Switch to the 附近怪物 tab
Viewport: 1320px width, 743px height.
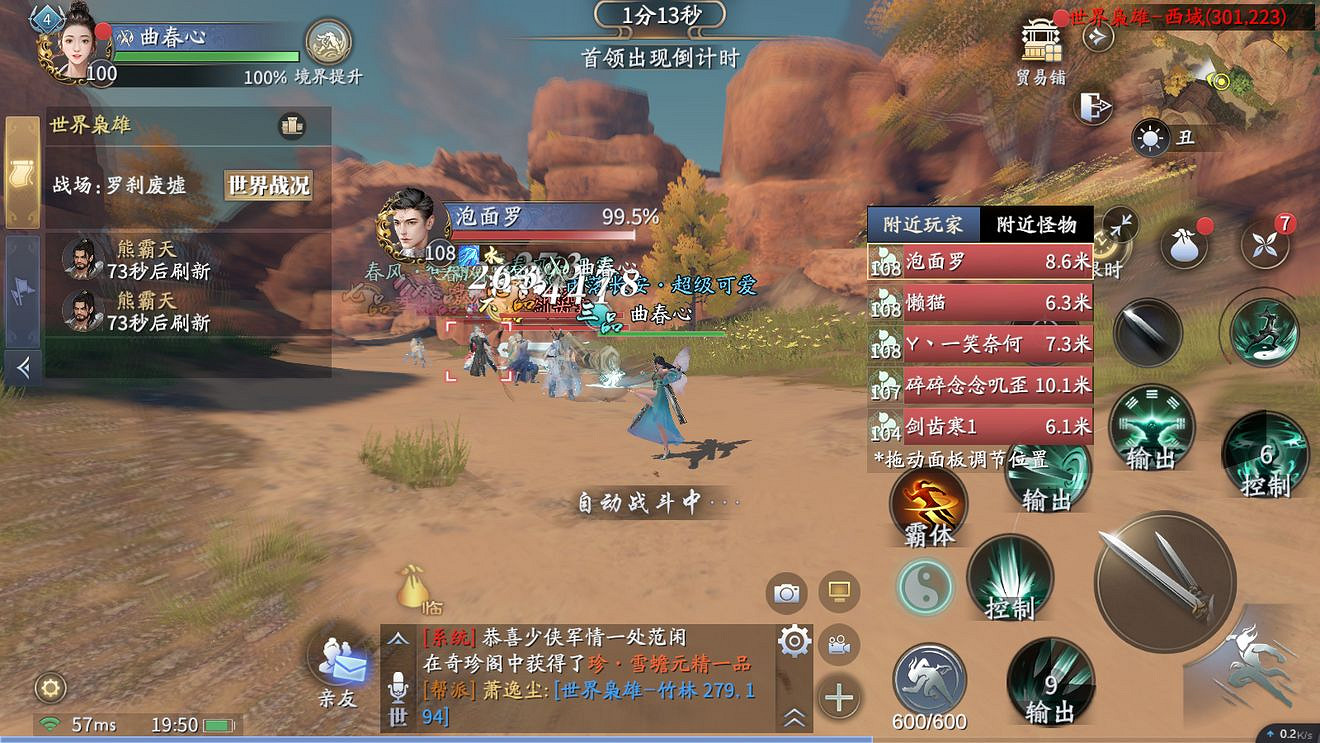[1037, 224]
